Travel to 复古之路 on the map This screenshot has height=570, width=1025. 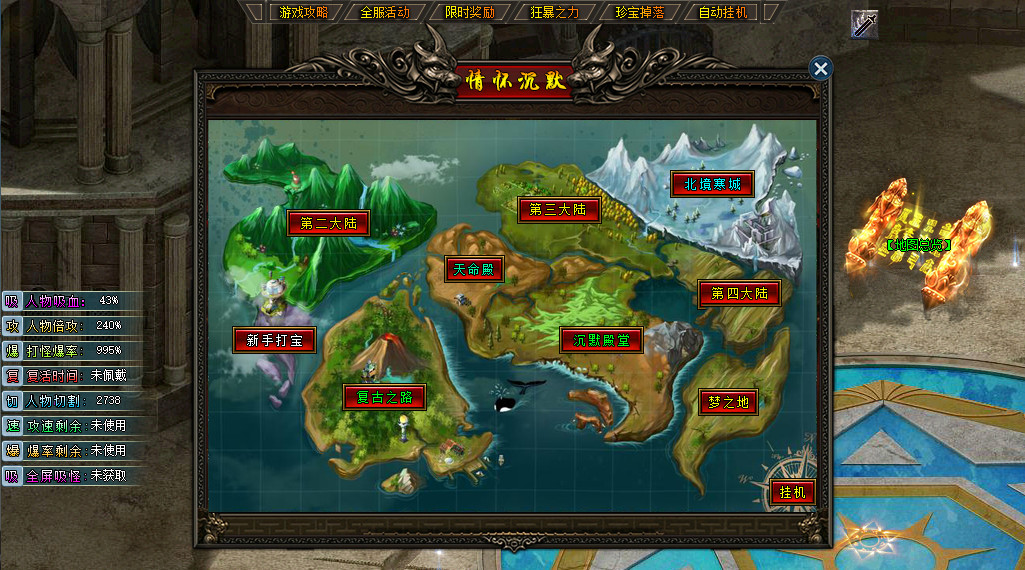pyautogui.click(x=384, y=397)
